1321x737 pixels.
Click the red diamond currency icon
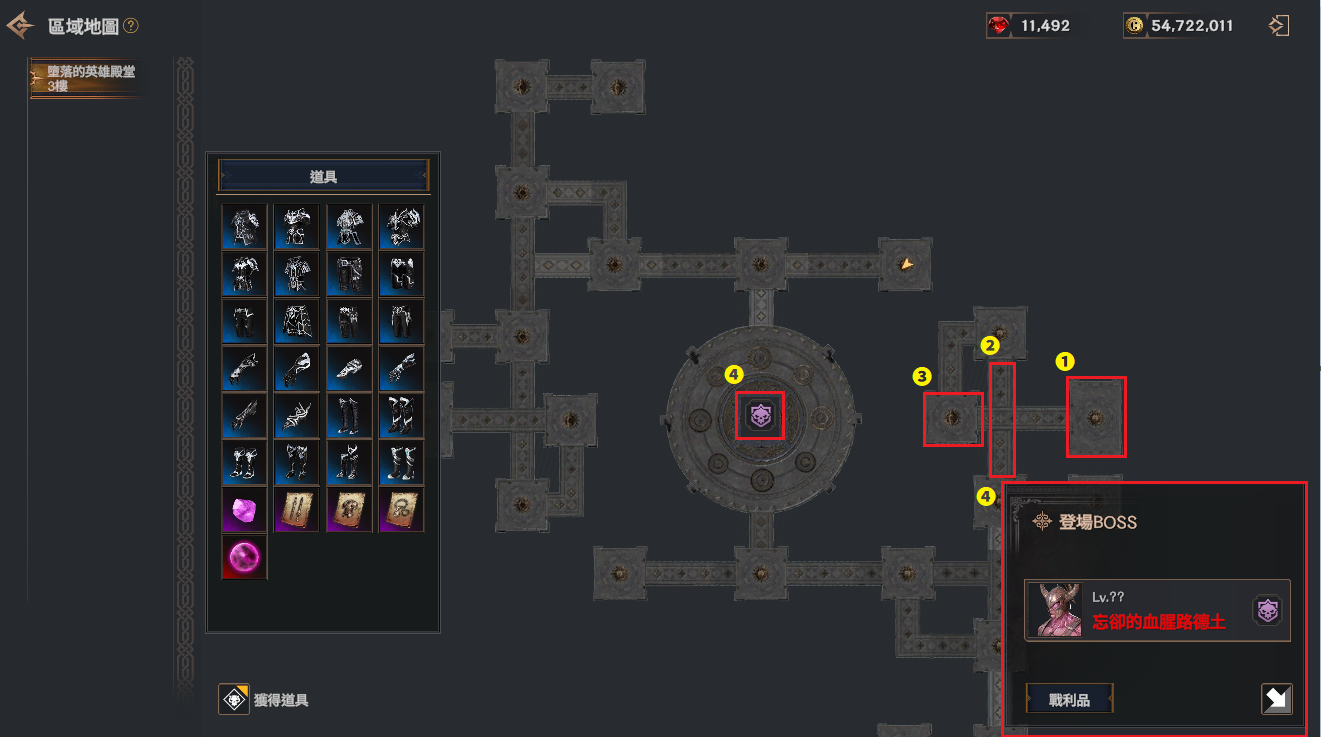(998, 26)
